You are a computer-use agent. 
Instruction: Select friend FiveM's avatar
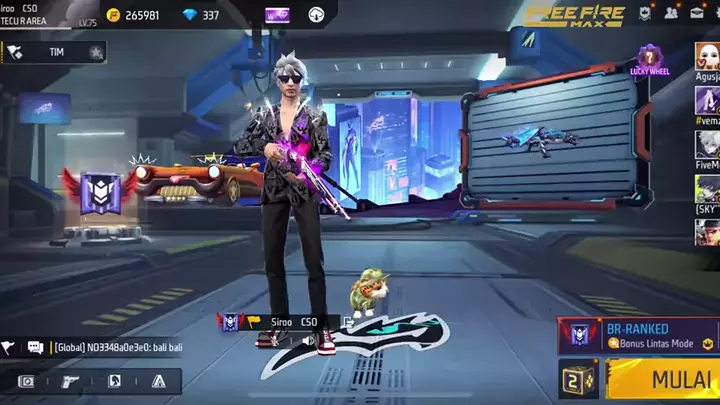point(707,144)
